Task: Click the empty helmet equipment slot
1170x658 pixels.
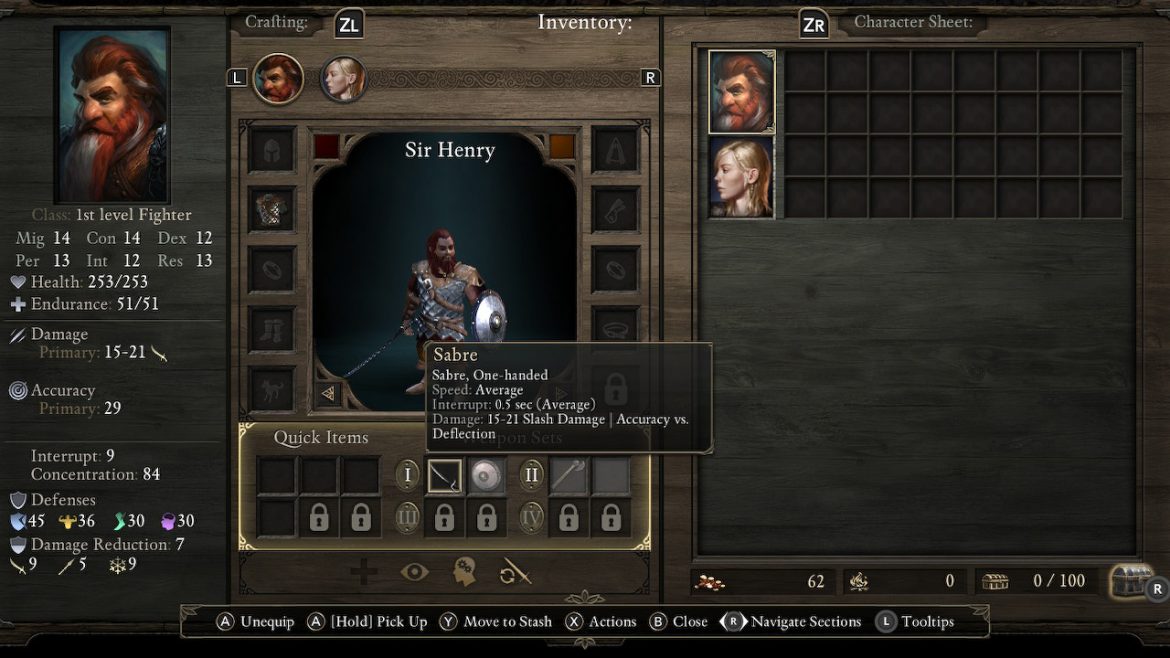Action: (x=272, y=150)
